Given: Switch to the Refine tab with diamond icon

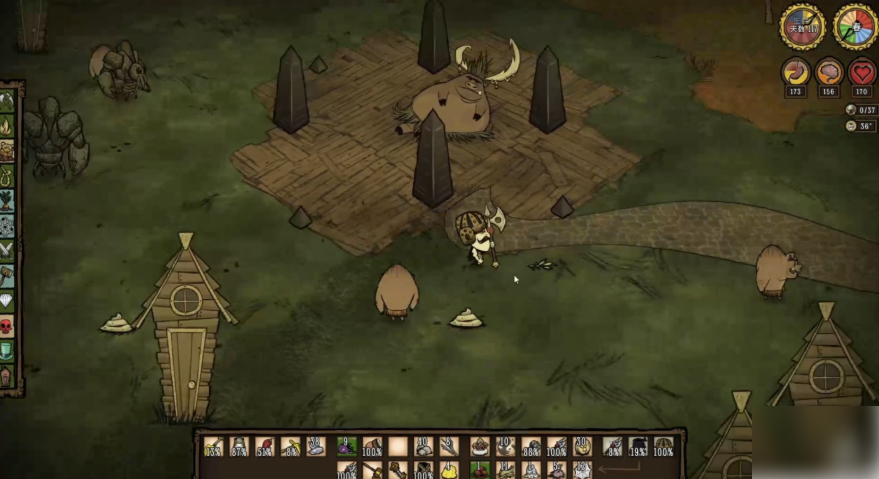Looking at the screenshot, I should tap(8, 301).
